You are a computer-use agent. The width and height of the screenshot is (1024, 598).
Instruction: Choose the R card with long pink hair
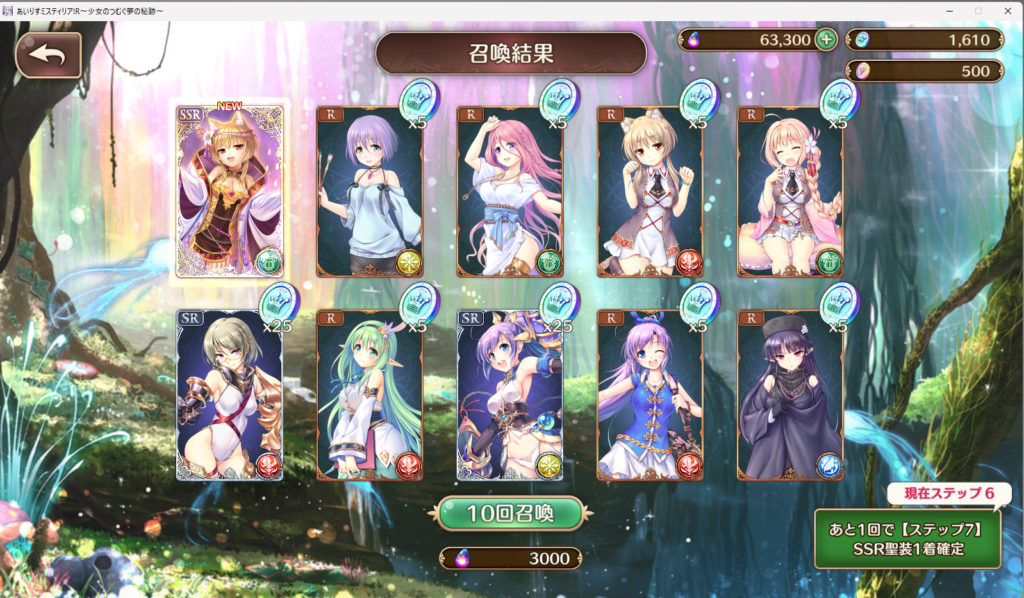tap(510, 191)
